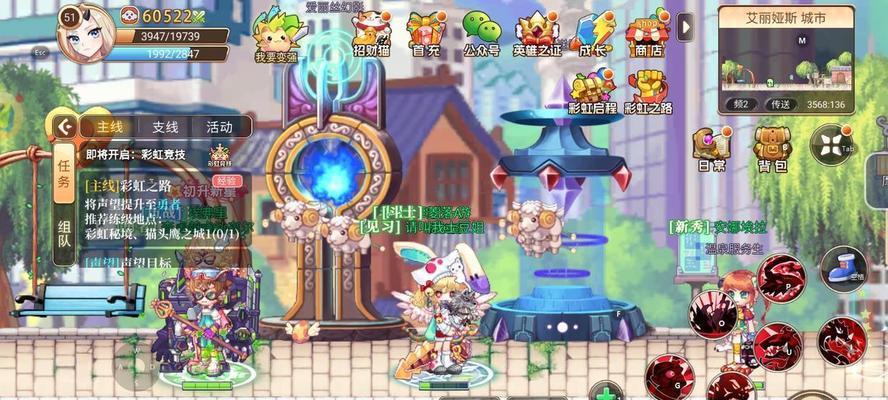
Task: Select the 主线 main quest tab
Action: pos(110,127)
